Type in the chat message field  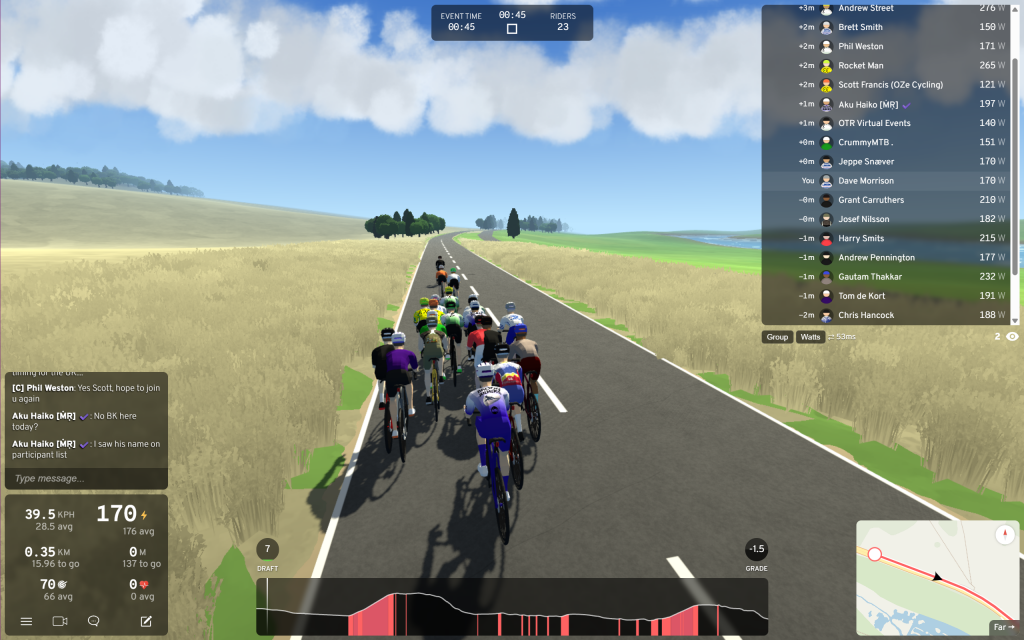[x=86, y=479]
